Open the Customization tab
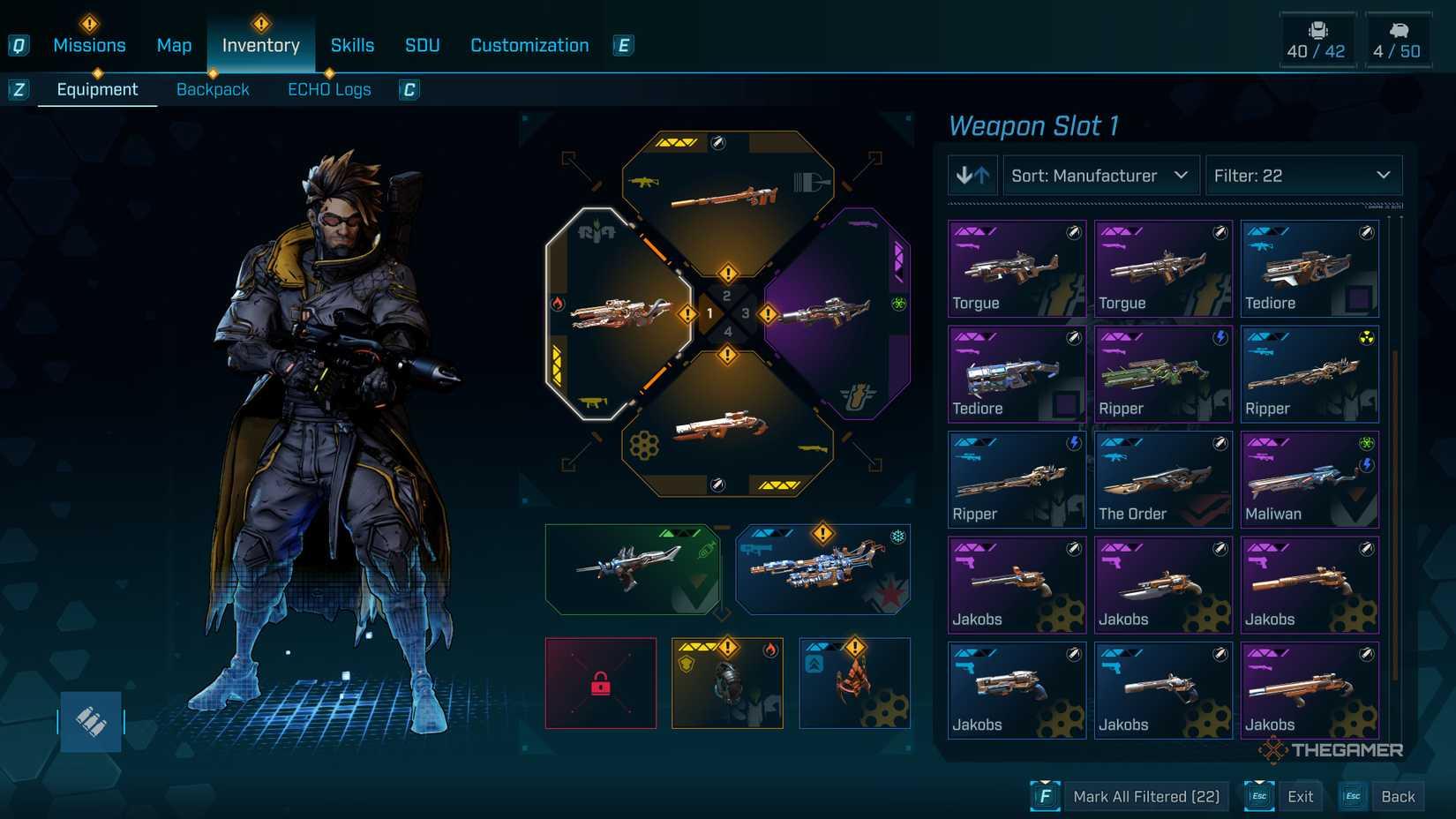Viewport: 1456px width, 819px height. coord(529,46)
